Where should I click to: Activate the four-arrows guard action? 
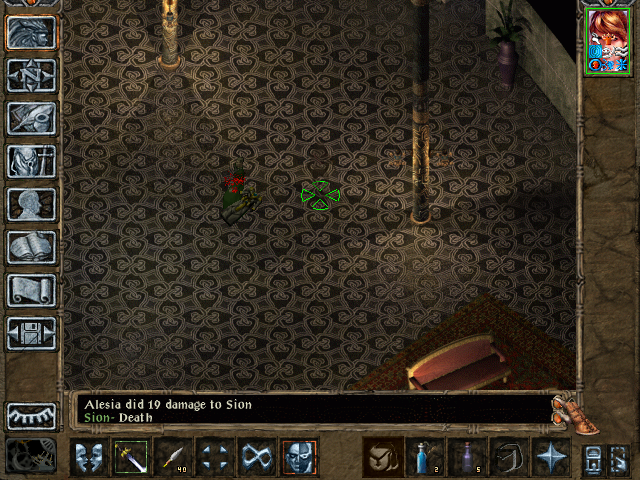pos(215,457)
